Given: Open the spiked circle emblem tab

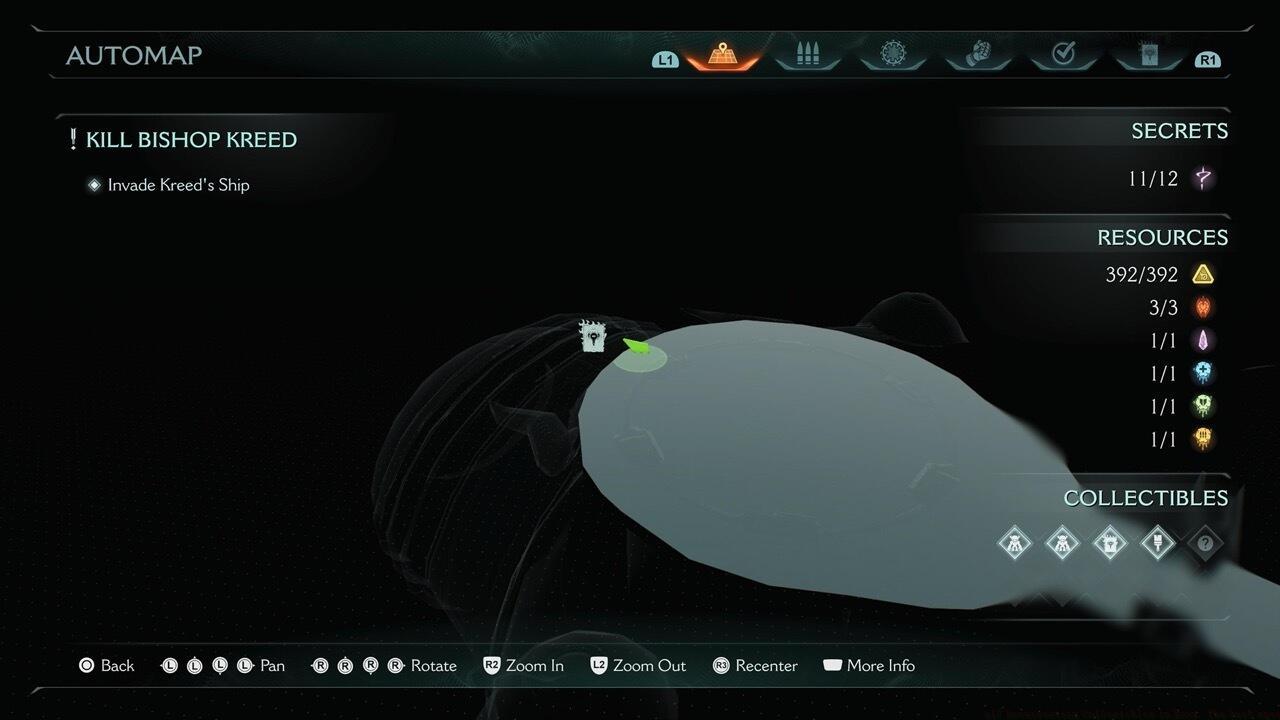Looking at the screenshot, I should (892, 55).
